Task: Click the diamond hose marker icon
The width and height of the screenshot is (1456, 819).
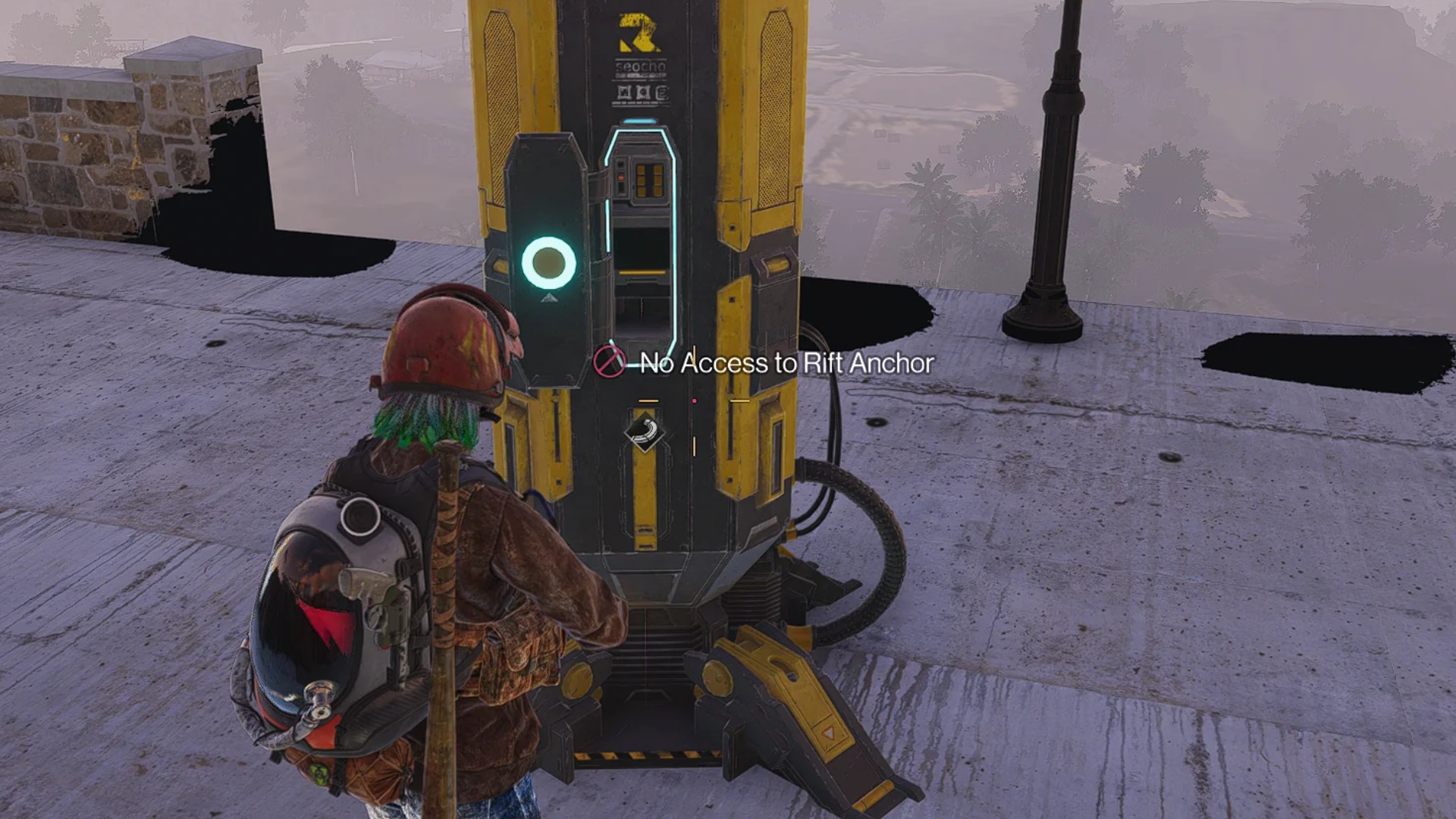Action: coord(645,431)
